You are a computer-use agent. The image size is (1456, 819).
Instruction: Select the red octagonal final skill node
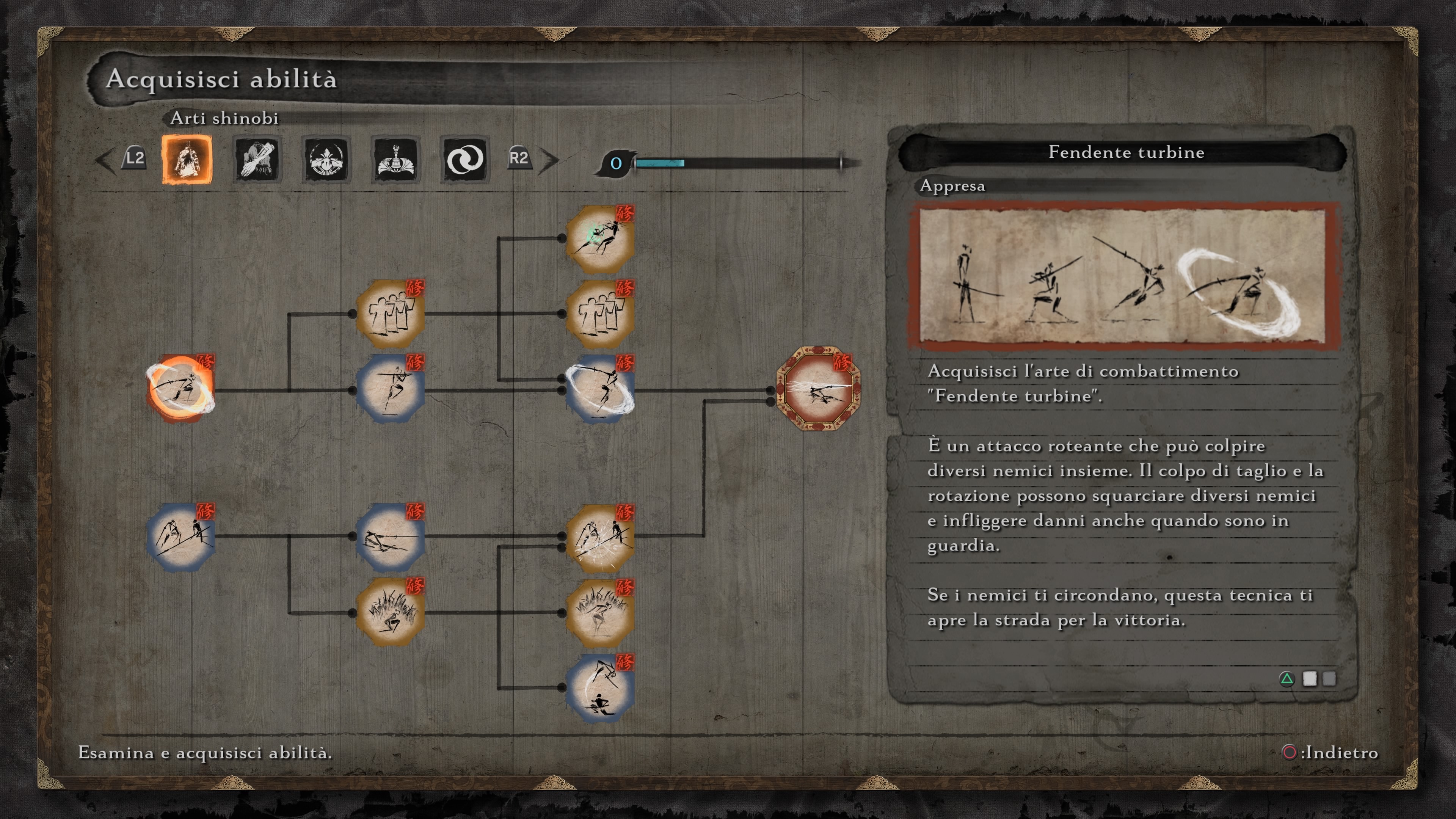point(819,389)
